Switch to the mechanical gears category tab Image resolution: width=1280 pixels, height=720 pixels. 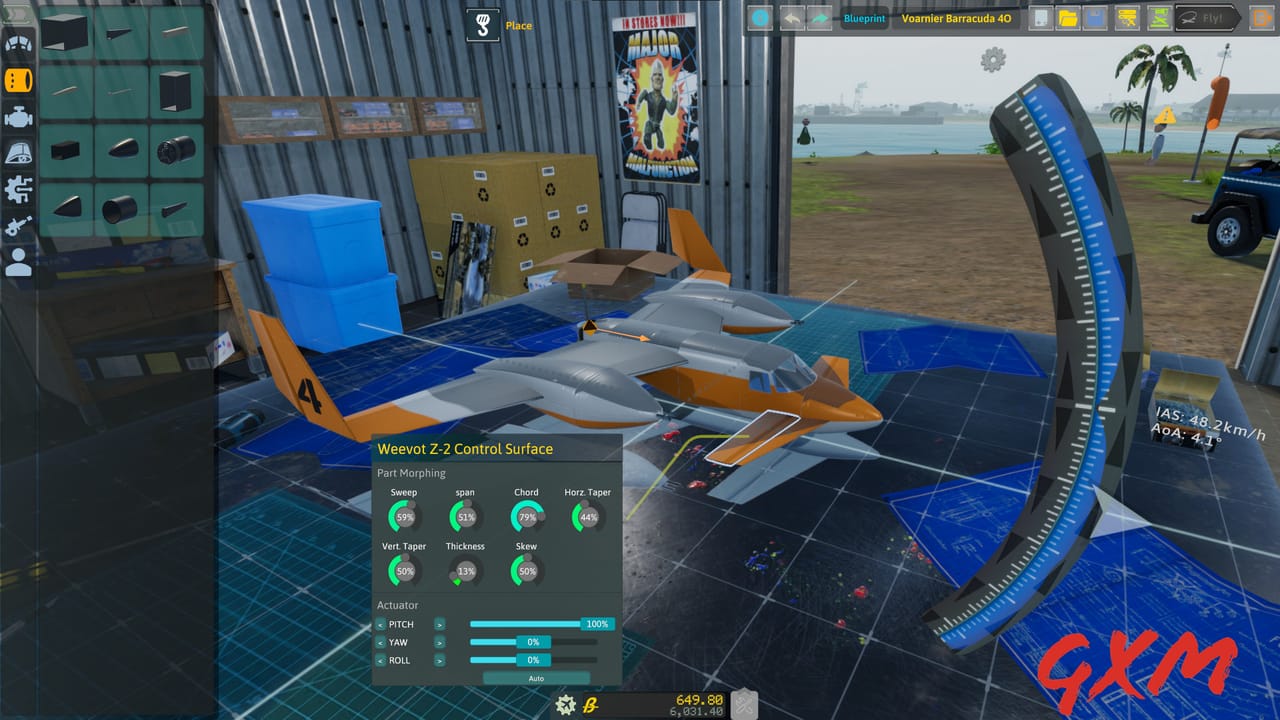(x=18, y=189)
